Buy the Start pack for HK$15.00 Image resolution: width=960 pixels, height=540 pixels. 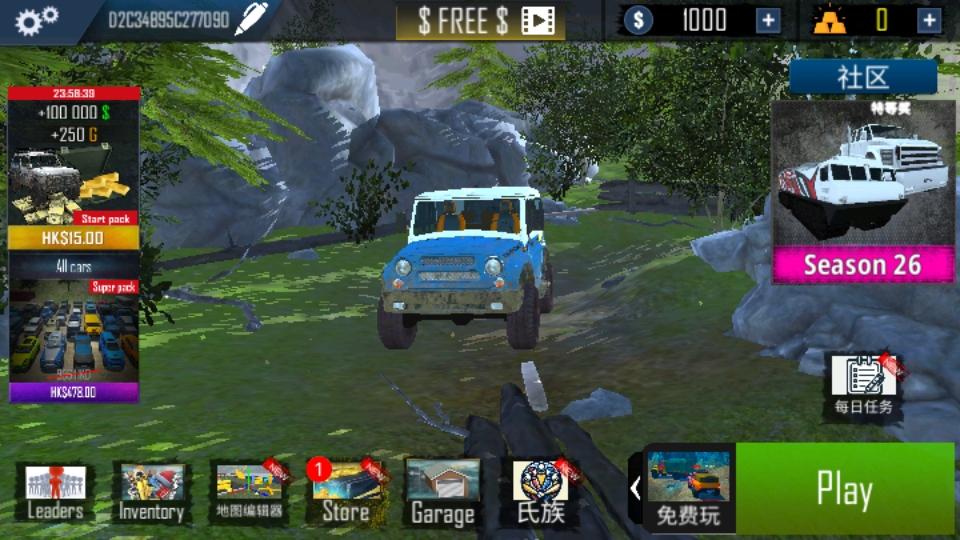[74, 236]
